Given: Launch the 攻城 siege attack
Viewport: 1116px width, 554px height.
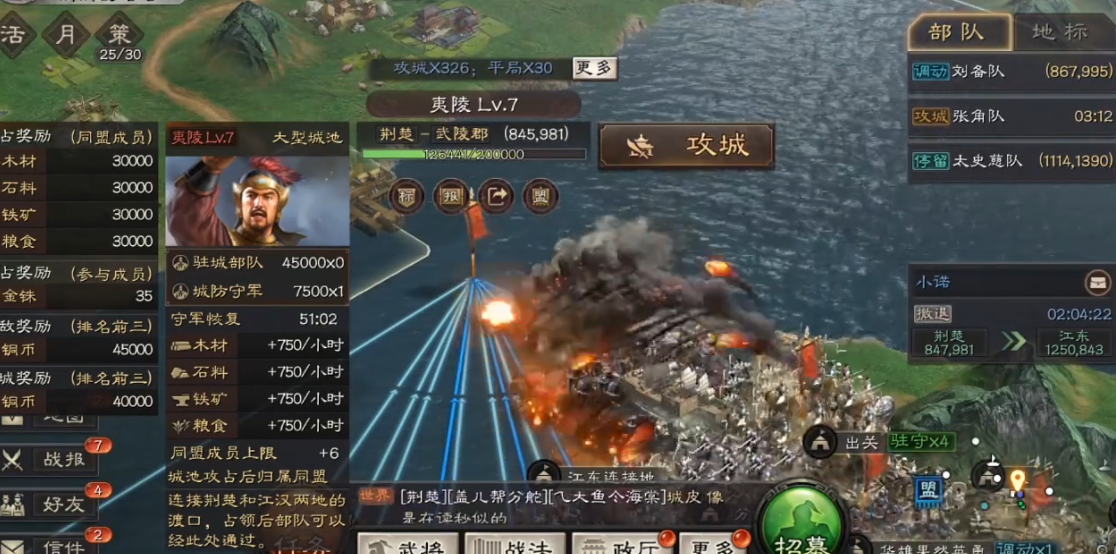Looking at the screenshot, I should [686, 146].
